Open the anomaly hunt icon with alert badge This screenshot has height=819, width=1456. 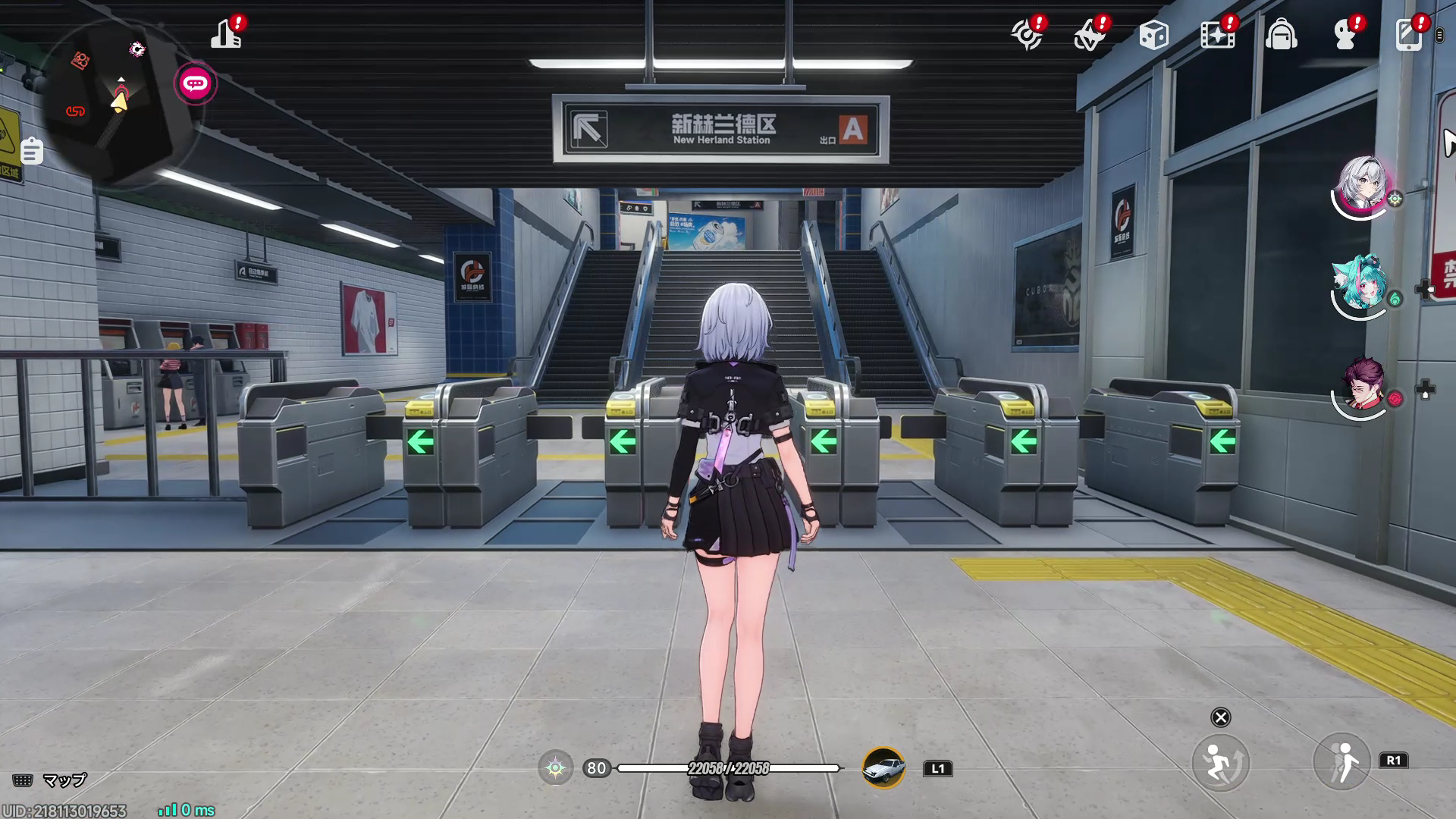pyautogui.click(x=1090, y=33)
